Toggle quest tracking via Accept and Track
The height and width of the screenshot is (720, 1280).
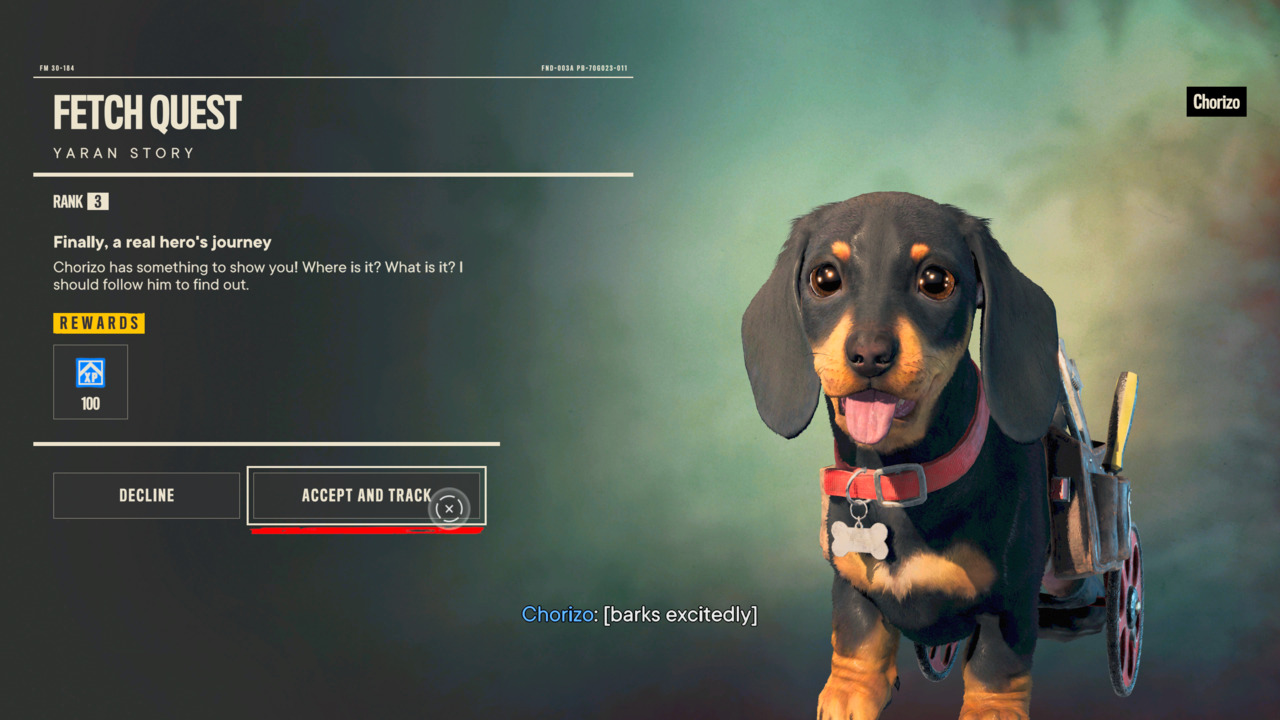(x=366, y=495)
